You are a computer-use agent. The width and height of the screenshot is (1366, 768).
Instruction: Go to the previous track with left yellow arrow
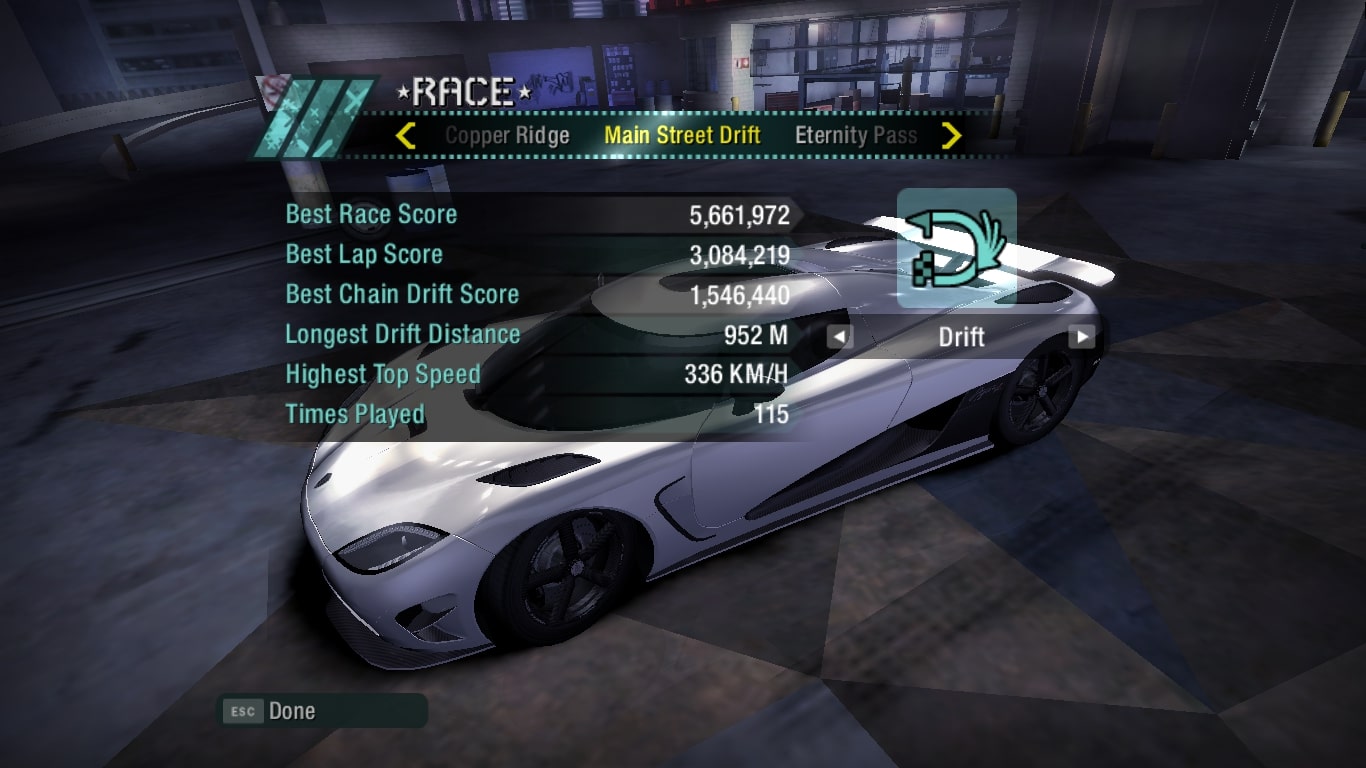pos(405,136)
